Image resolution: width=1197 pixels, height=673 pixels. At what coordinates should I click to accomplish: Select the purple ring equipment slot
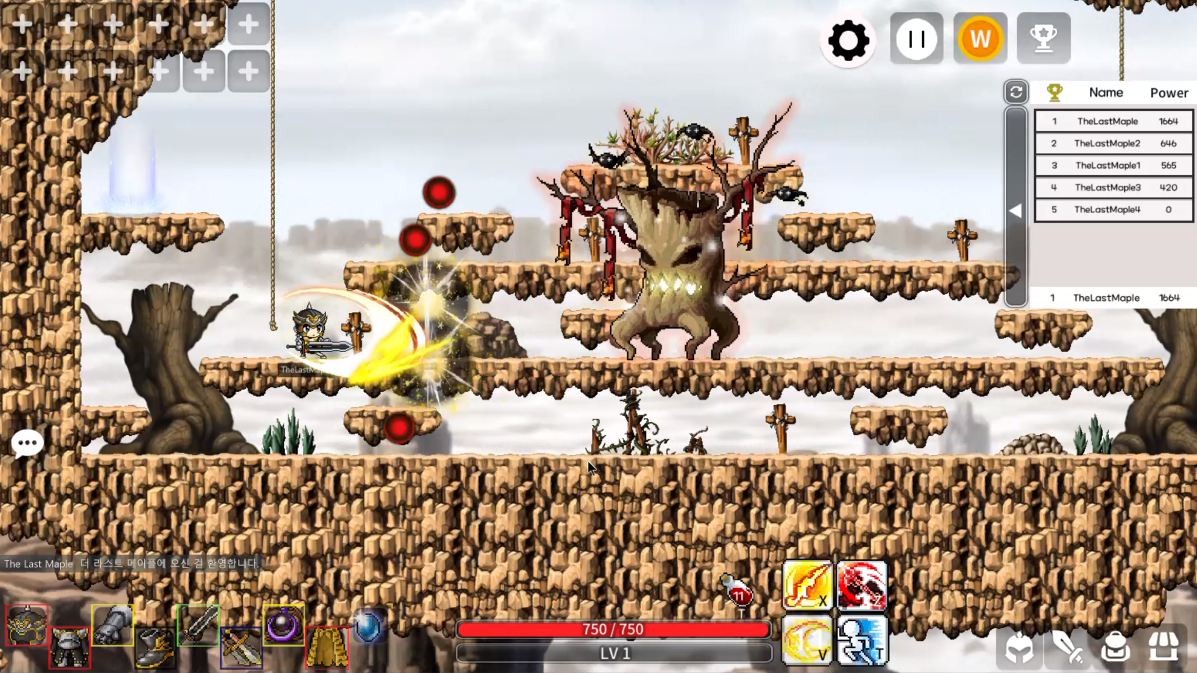pos(284,625)
